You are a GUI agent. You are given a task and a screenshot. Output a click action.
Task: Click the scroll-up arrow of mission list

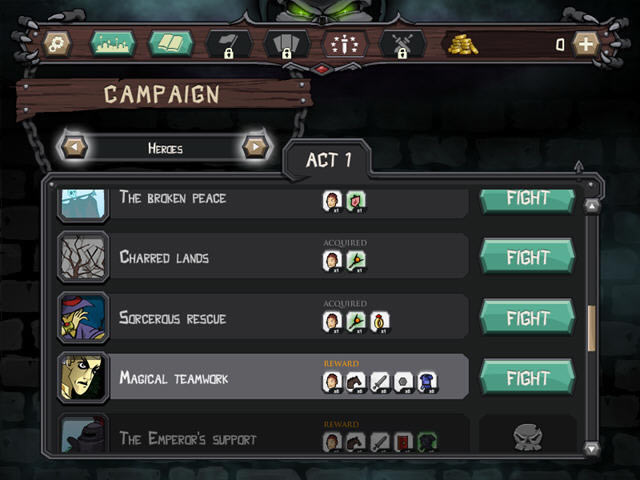coord(591,206)
